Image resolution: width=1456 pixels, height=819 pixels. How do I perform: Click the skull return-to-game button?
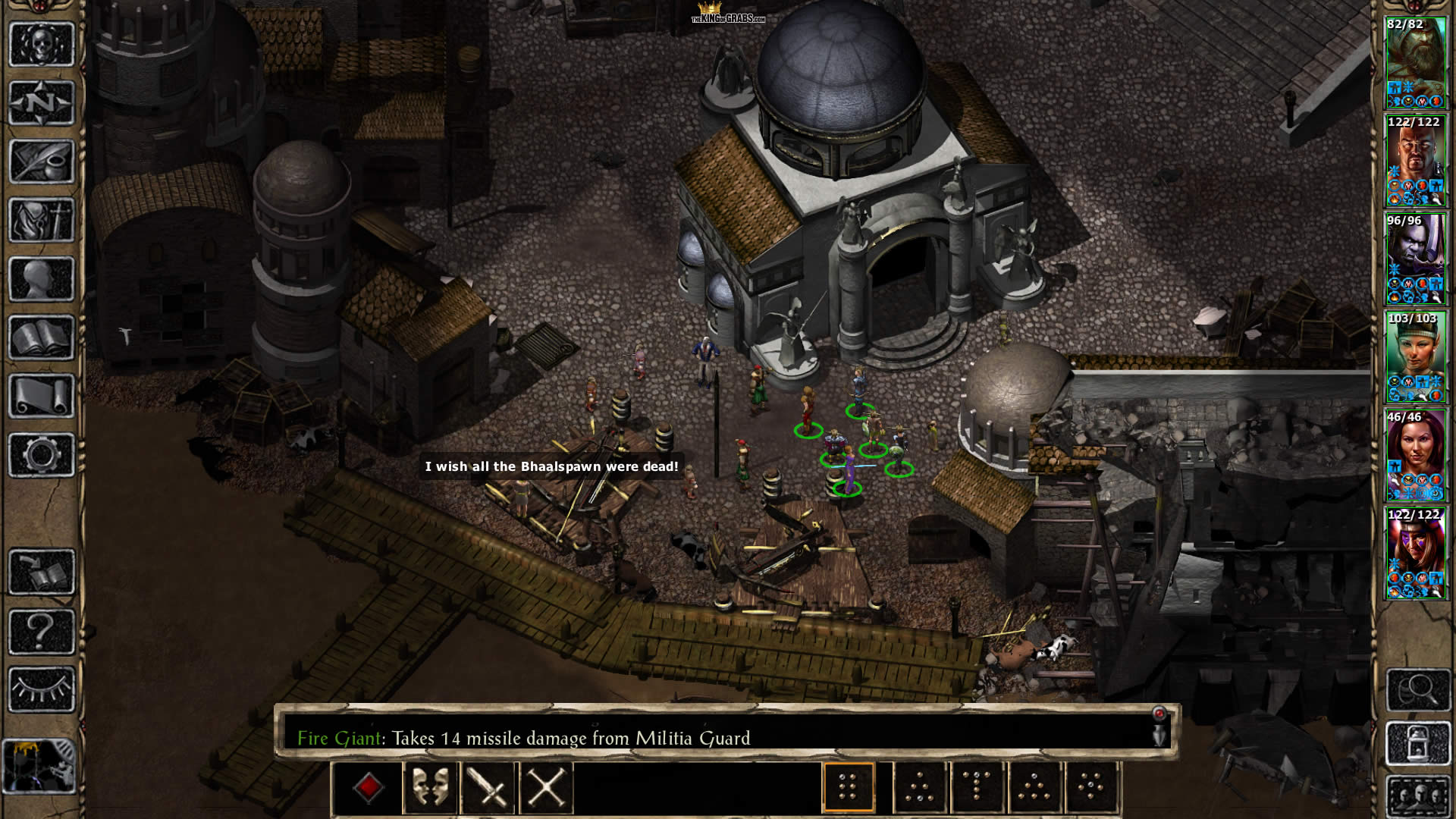coord(41,44)
